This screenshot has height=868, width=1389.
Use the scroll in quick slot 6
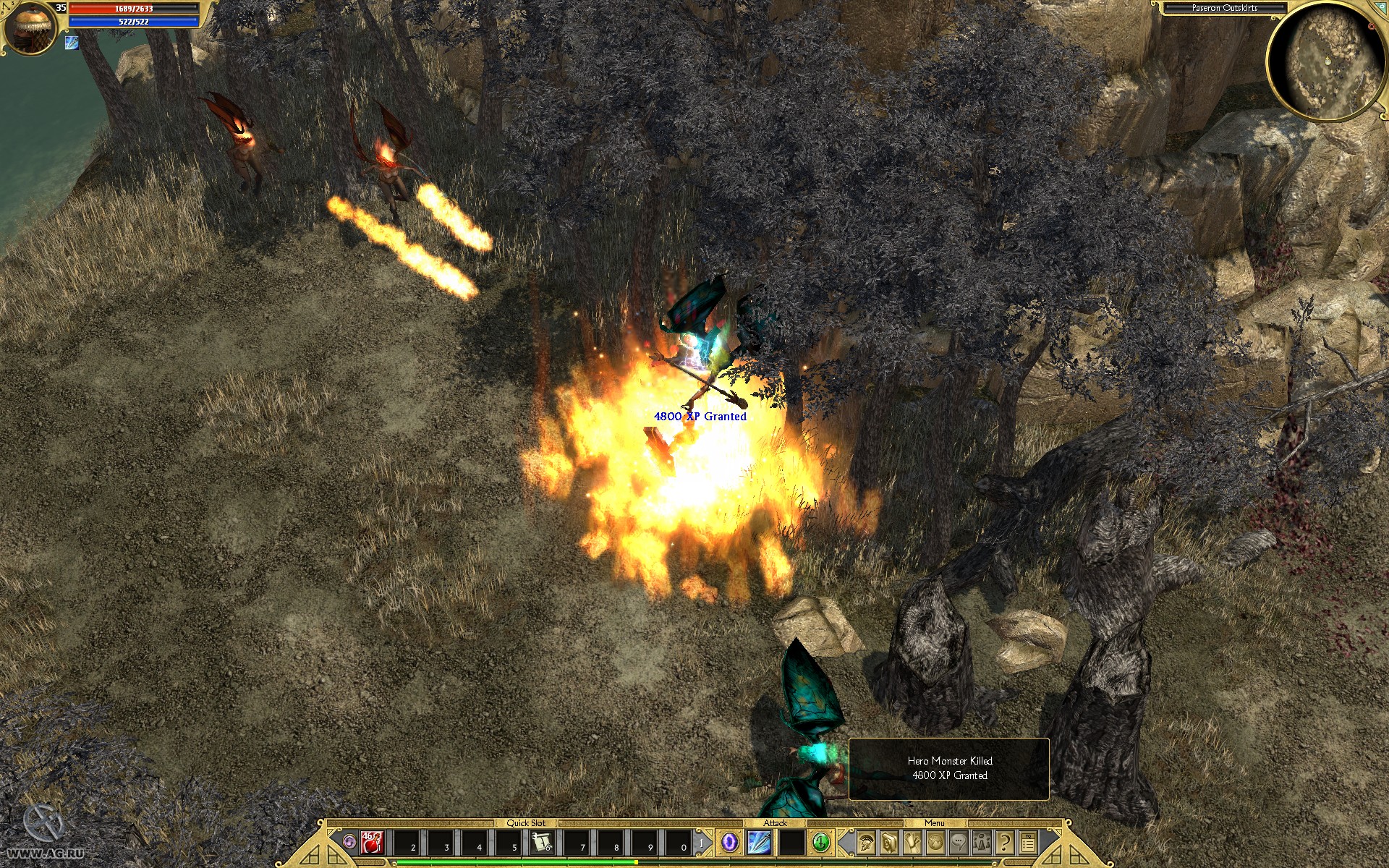point(543,841)
